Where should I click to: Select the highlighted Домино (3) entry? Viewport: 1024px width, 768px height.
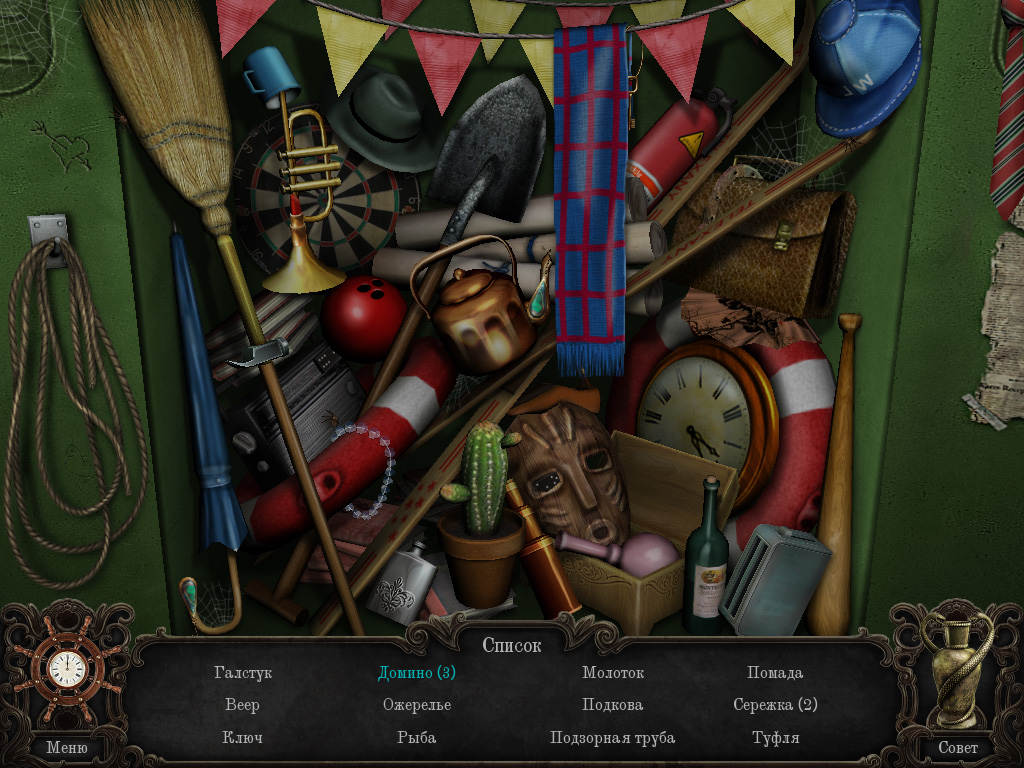click(x=417, y=673)
